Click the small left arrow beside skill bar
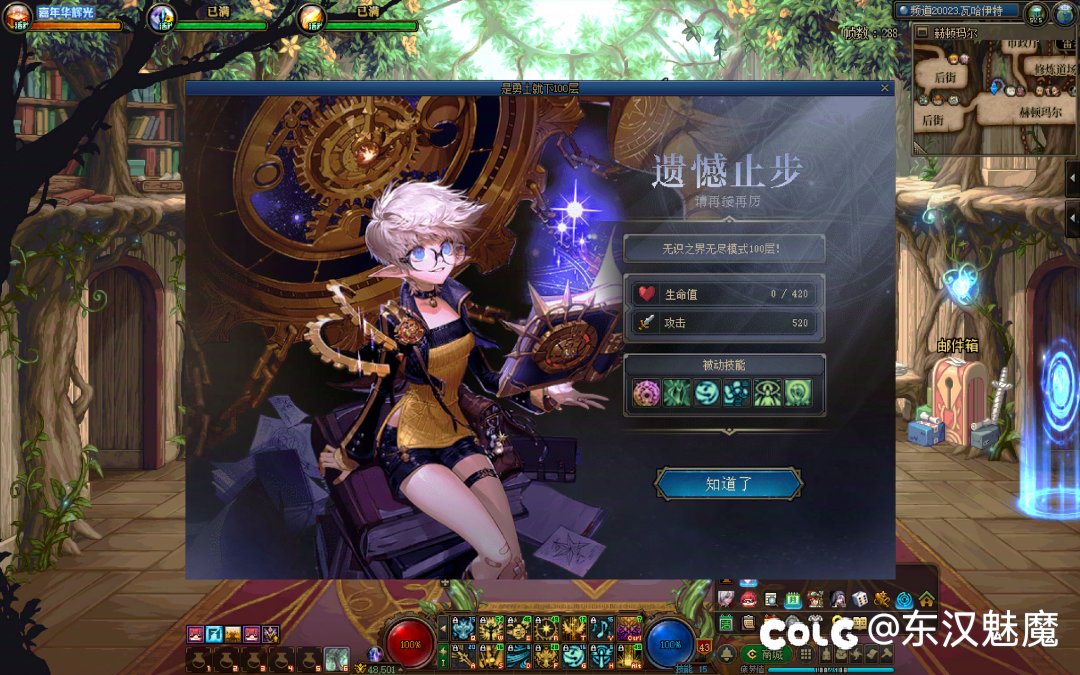The height and width of the screenshot is (675, 1080). 443,627
